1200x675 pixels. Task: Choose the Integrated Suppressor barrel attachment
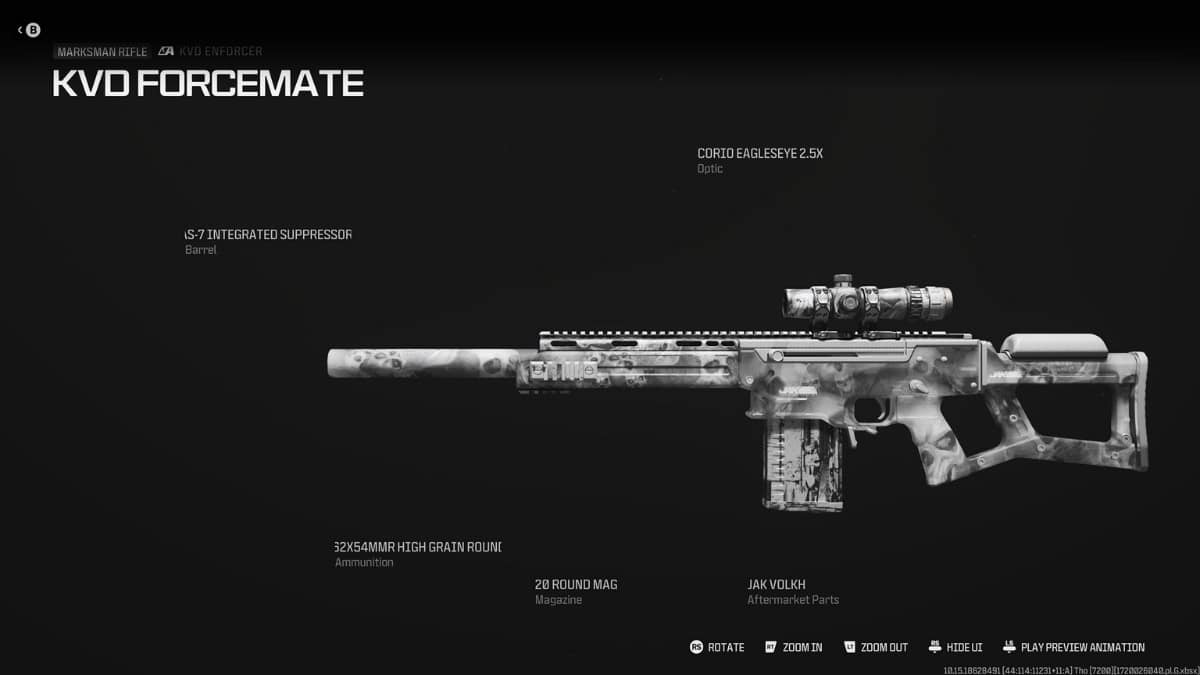pyautogui.click(x=268, y=235)
